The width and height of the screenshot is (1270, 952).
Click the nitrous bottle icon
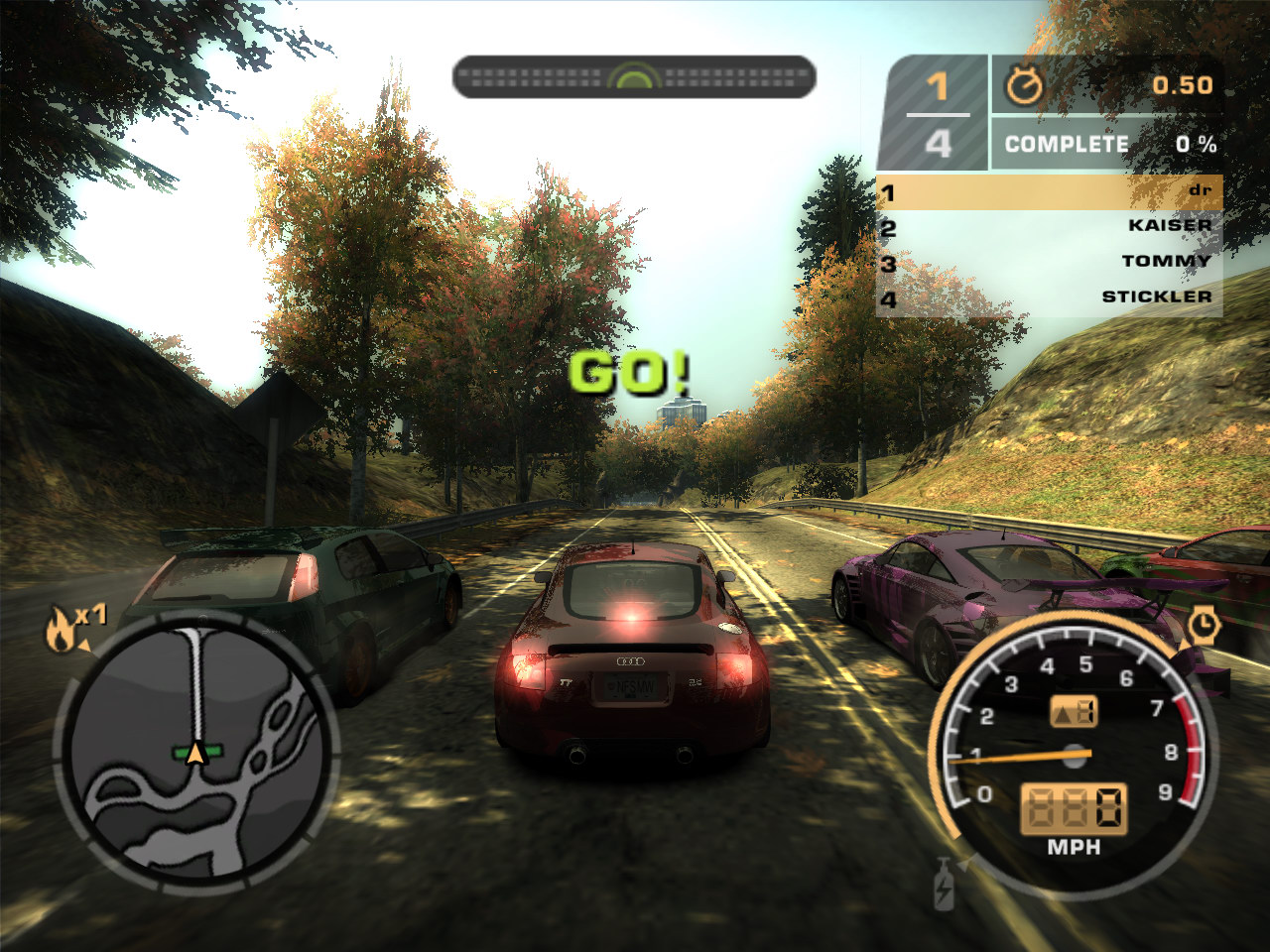(944, 886)
